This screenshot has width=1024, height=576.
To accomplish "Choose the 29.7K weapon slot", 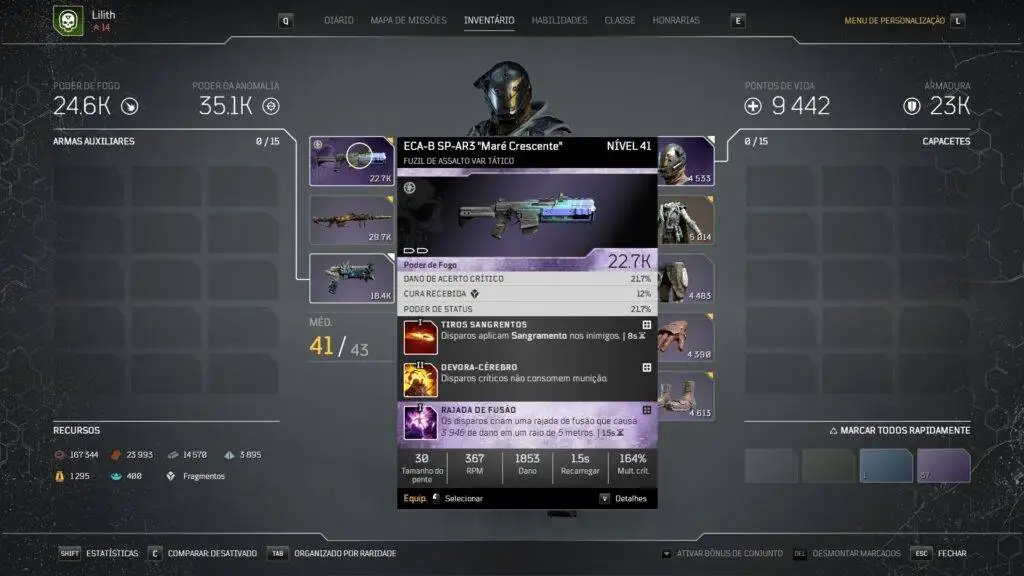I will (x=352, y=219).
